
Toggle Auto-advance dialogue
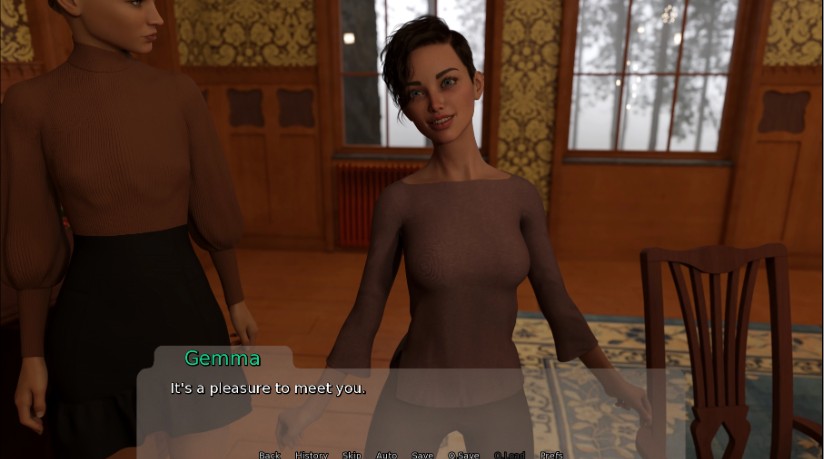(386, 455)
